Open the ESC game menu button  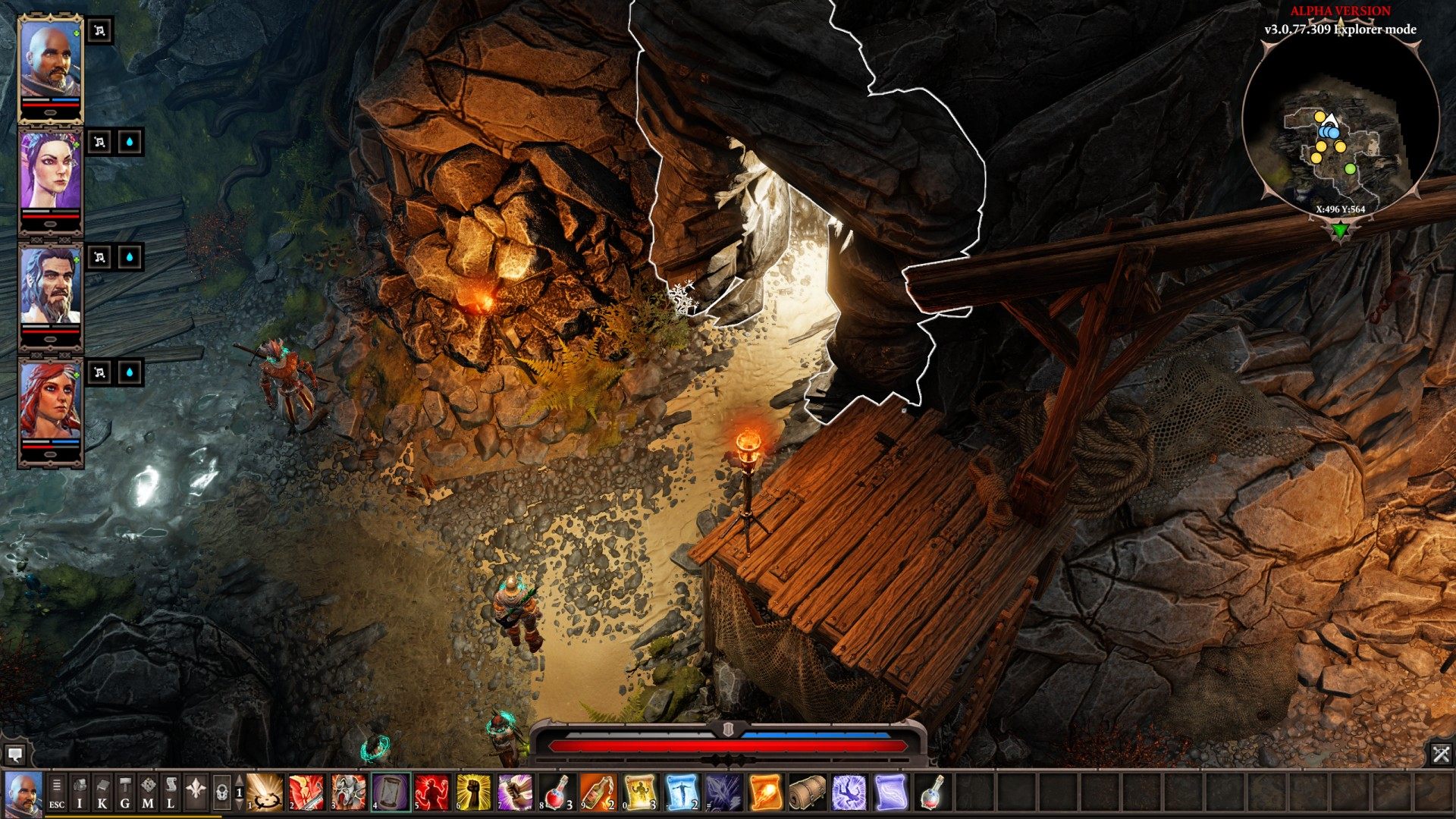click(x=57, y=792)
